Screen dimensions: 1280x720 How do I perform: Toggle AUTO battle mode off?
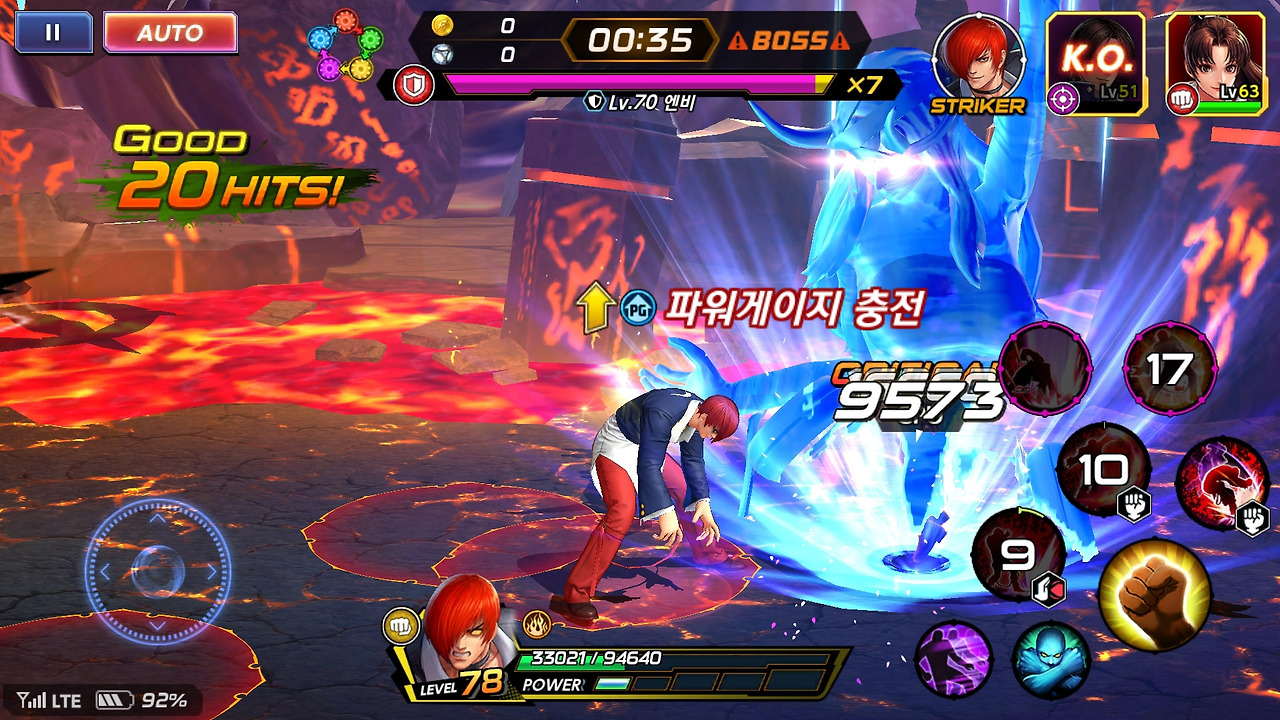click(x=170, y=30)
